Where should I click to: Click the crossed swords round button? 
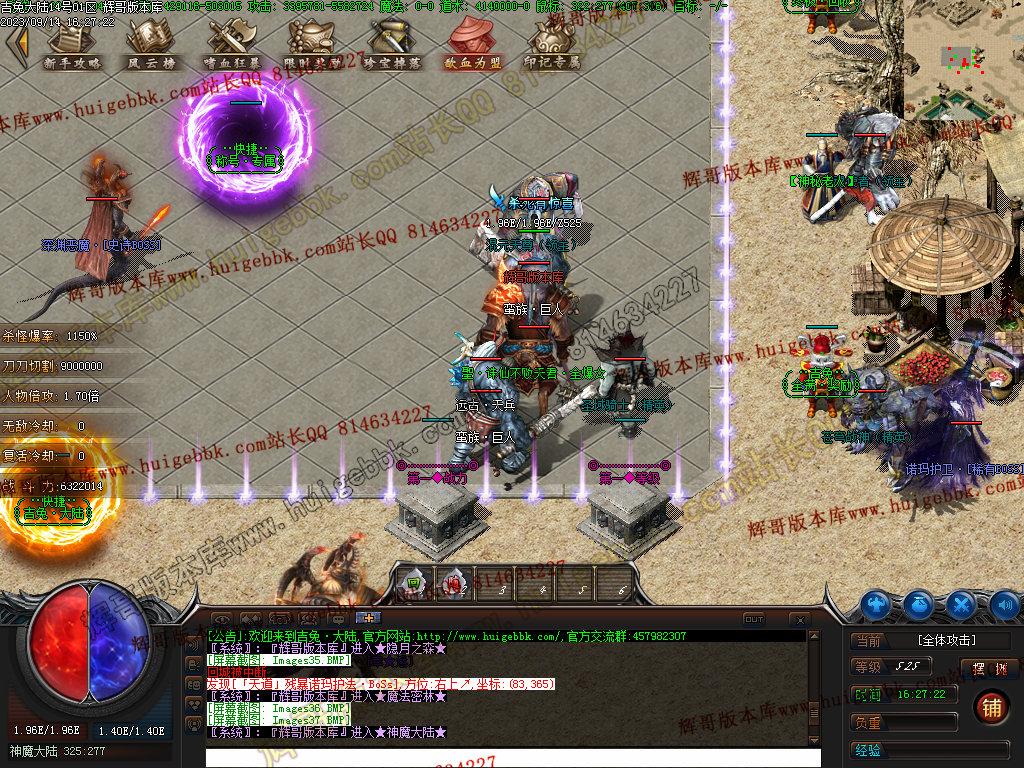[961, 604]
